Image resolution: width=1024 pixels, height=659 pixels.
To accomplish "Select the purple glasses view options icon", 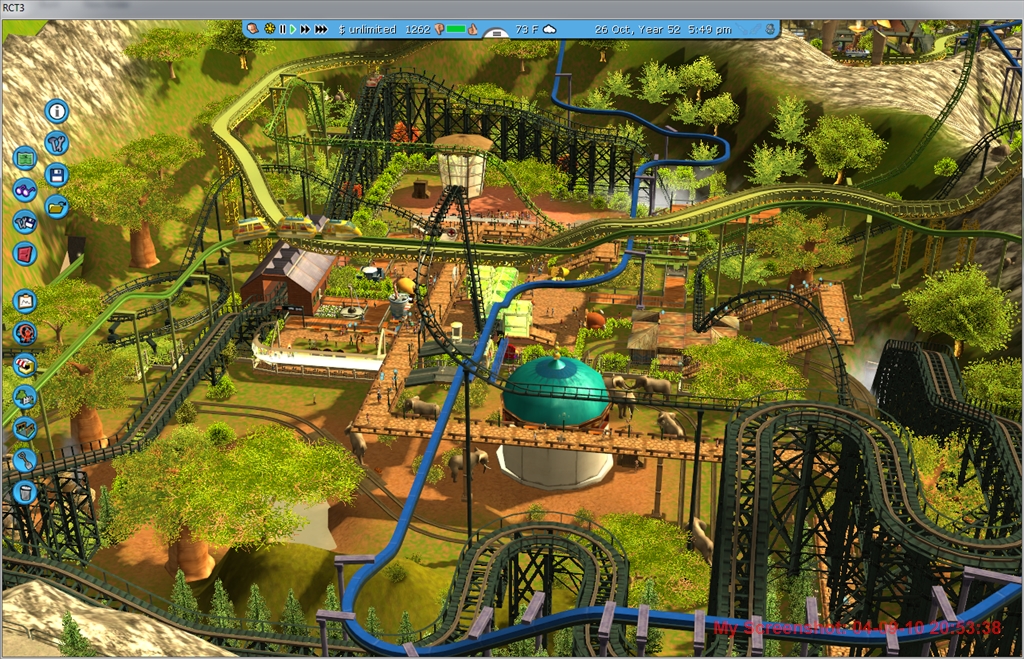I will point(25,190).
